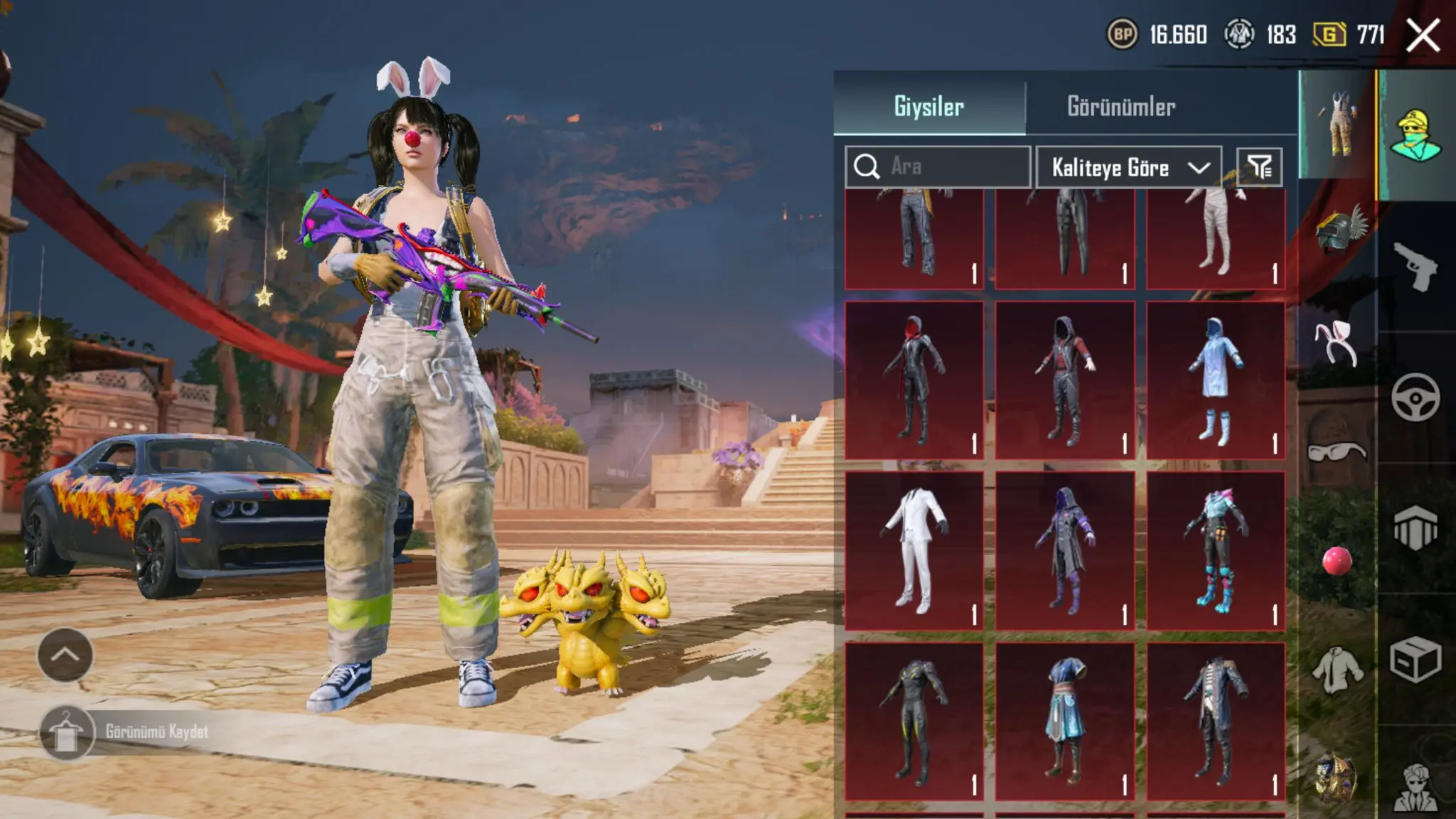The width and height of the screenshot is (1456, 819).
Task: Select the blue robe dress outfit
Action: [x=1065, y=722]
